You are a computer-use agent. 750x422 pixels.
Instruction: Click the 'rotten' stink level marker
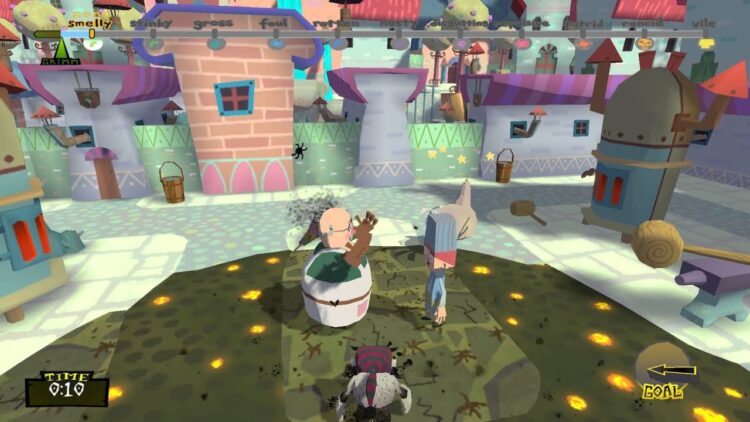(x=337, y=43)
